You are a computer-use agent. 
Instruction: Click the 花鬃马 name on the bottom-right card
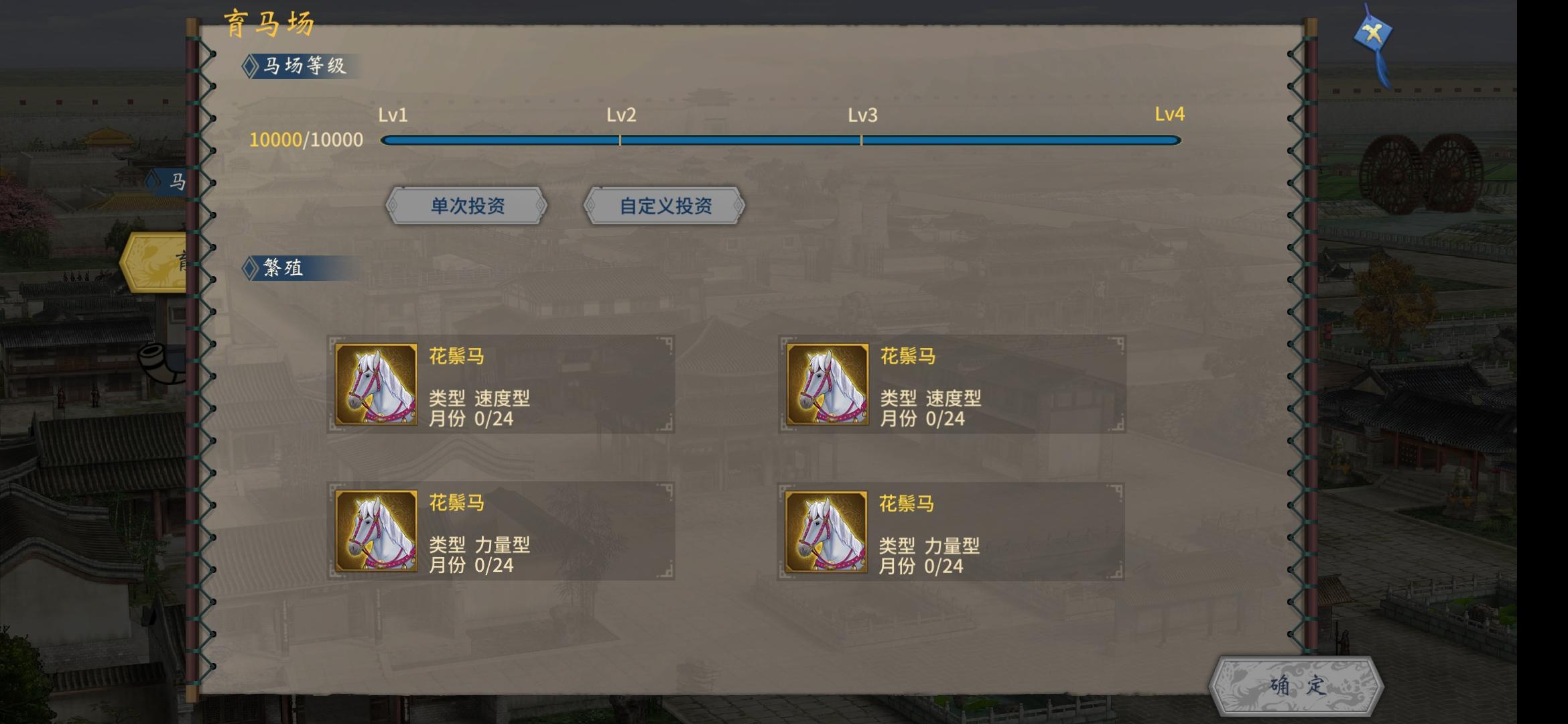[905, 502]
